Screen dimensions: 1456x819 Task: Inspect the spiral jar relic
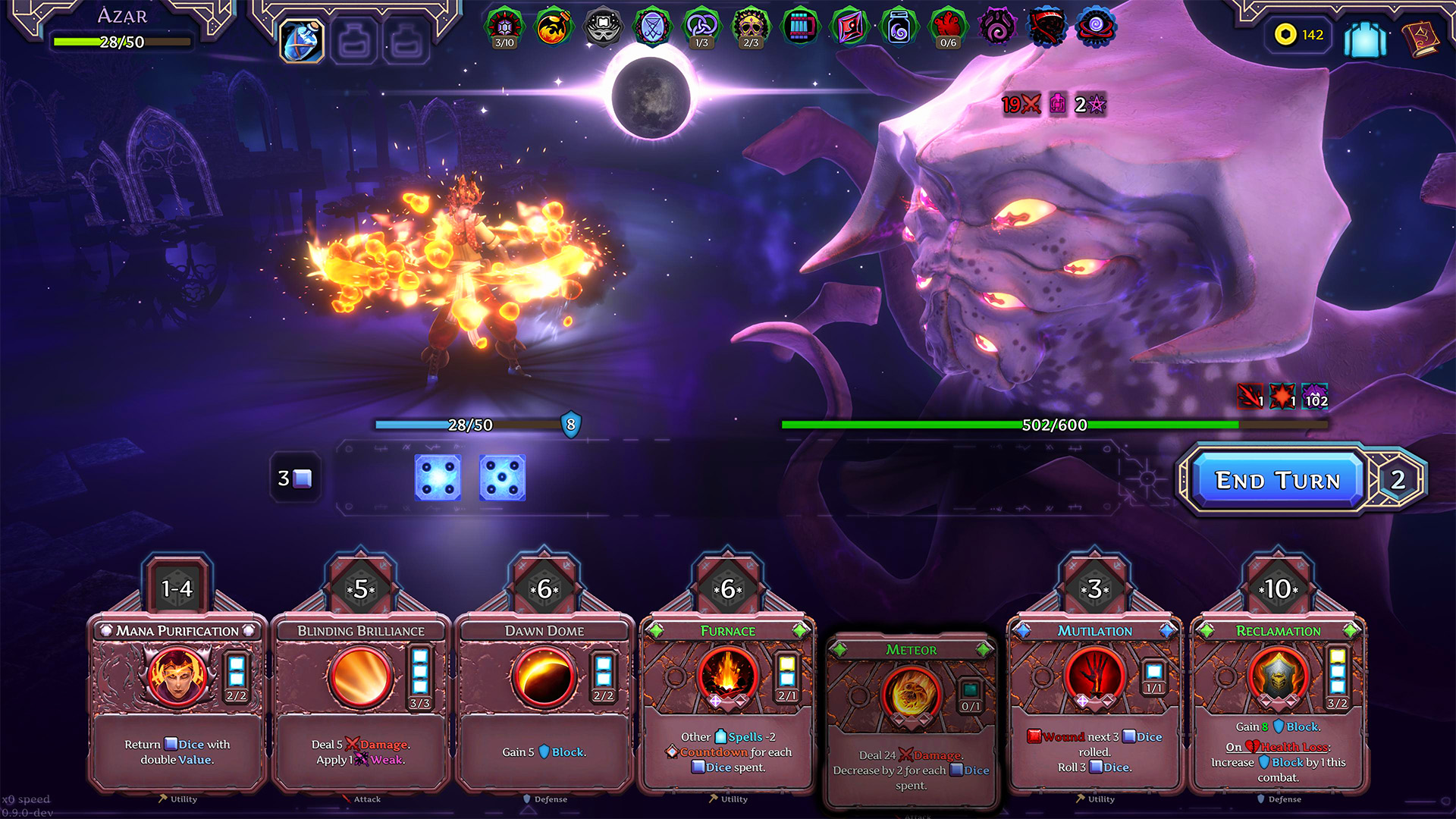[x=899, y=28]
